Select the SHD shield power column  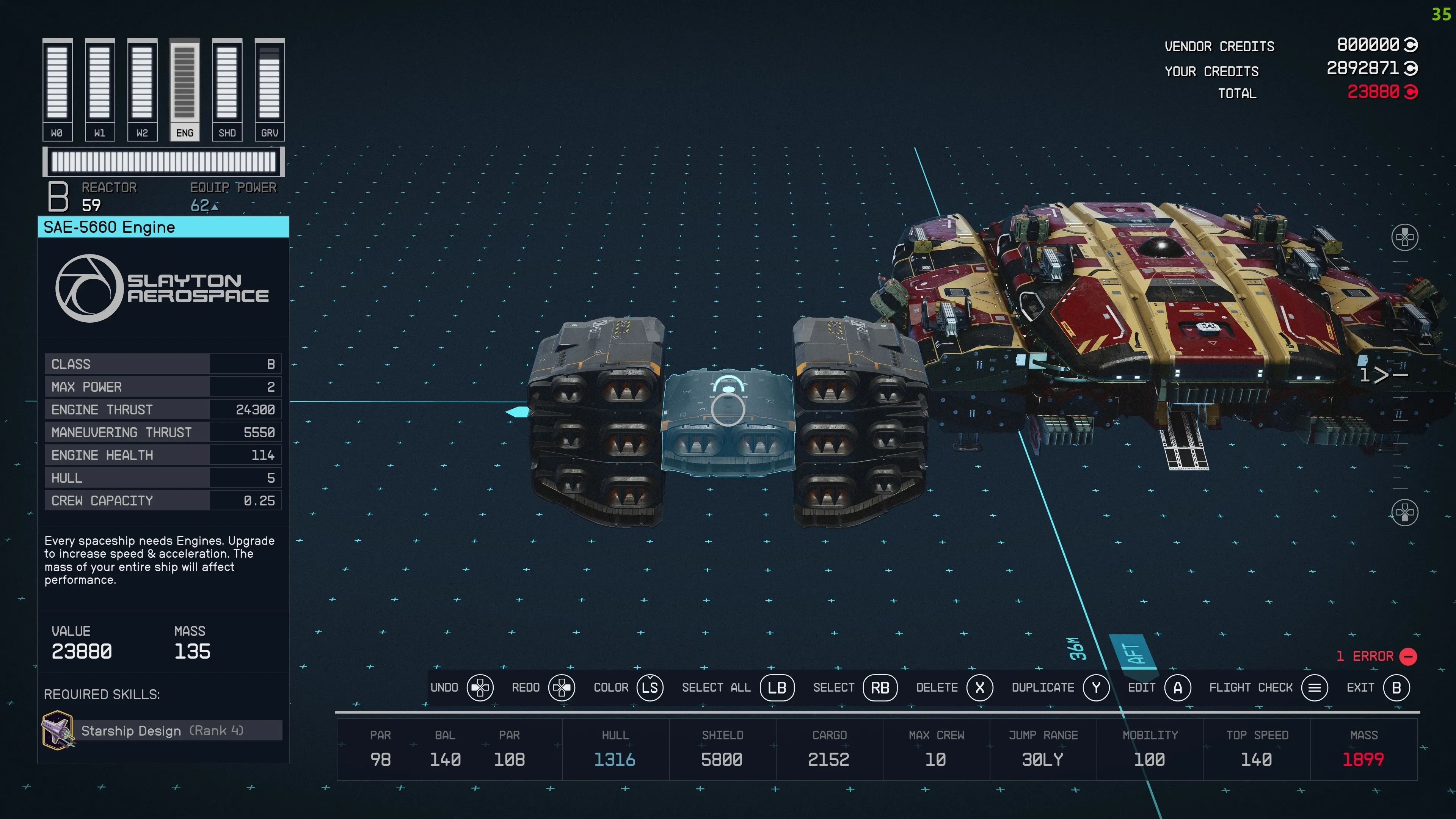pyautogui.click(x=227, y=89)
